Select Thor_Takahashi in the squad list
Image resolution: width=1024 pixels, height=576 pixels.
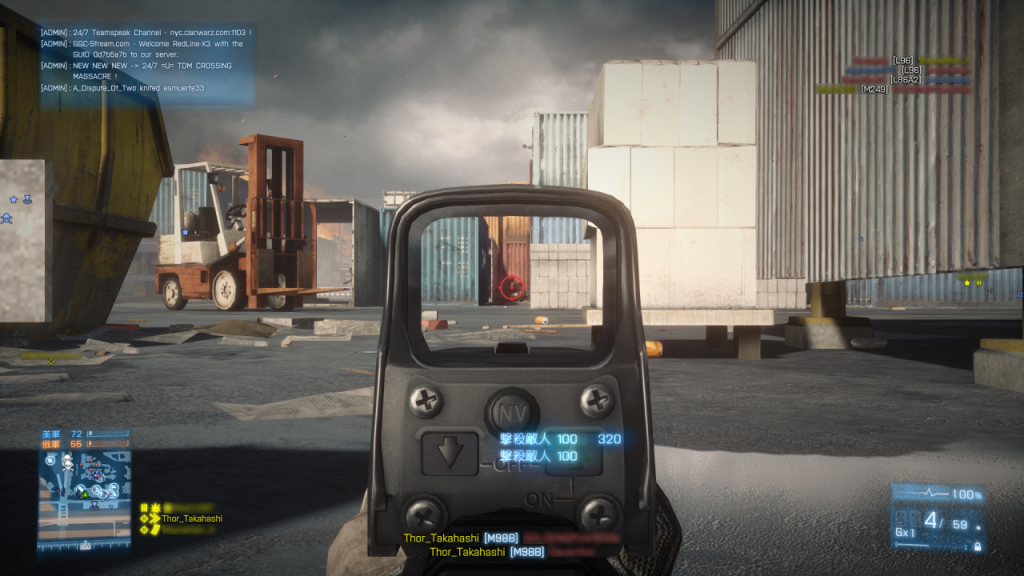189,518
